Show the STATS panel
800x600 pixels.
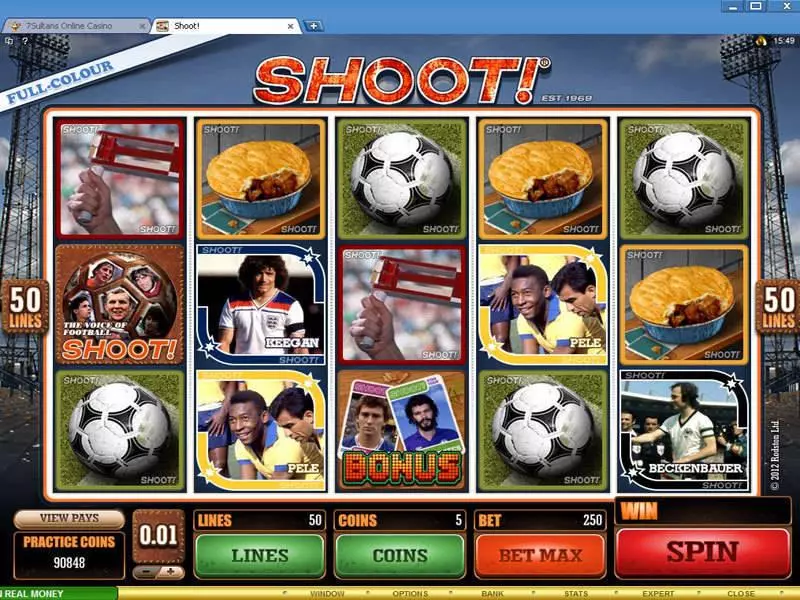pos(576,593)
